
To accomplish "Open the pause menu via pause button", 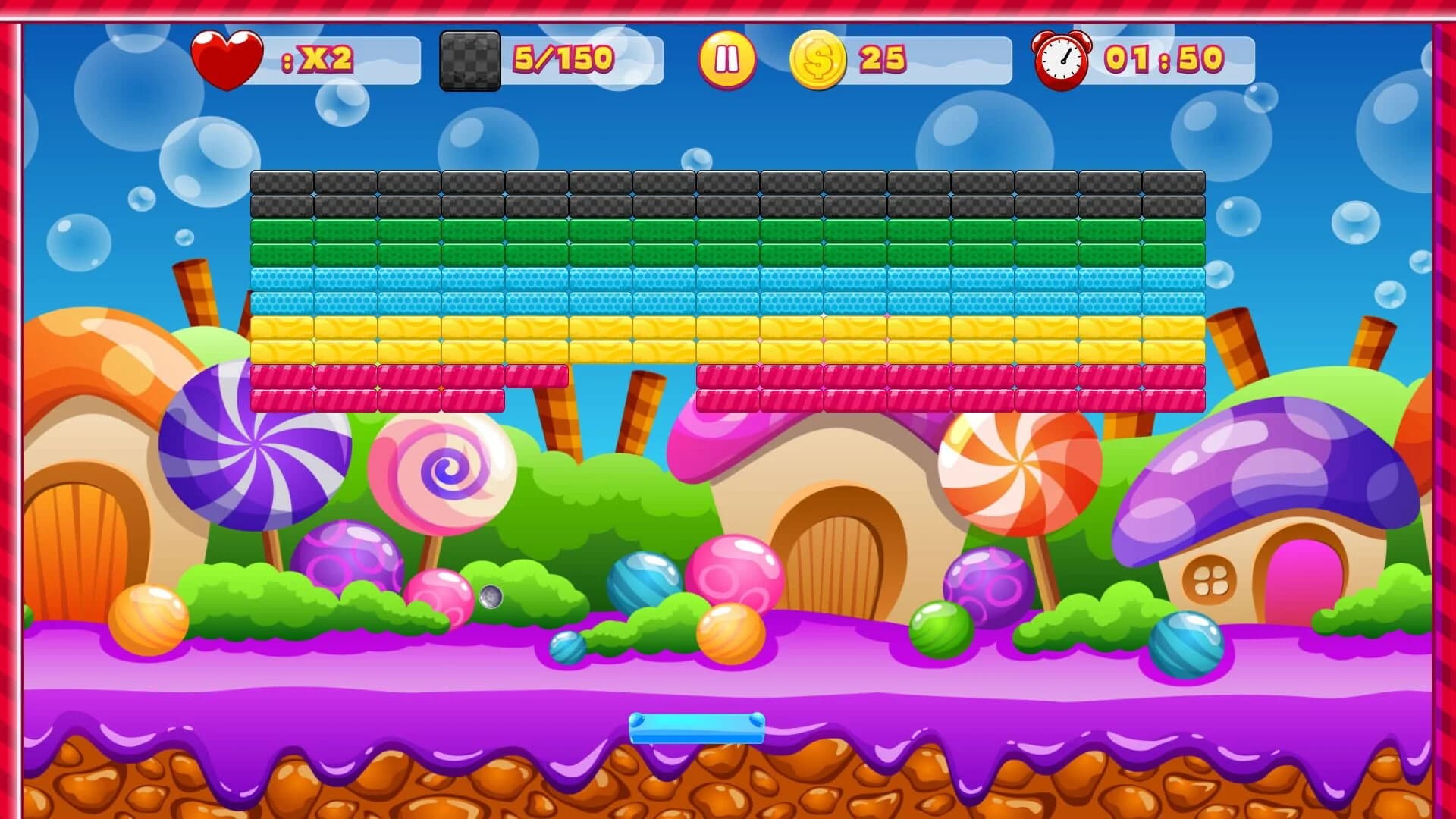I will coord(727,58).
